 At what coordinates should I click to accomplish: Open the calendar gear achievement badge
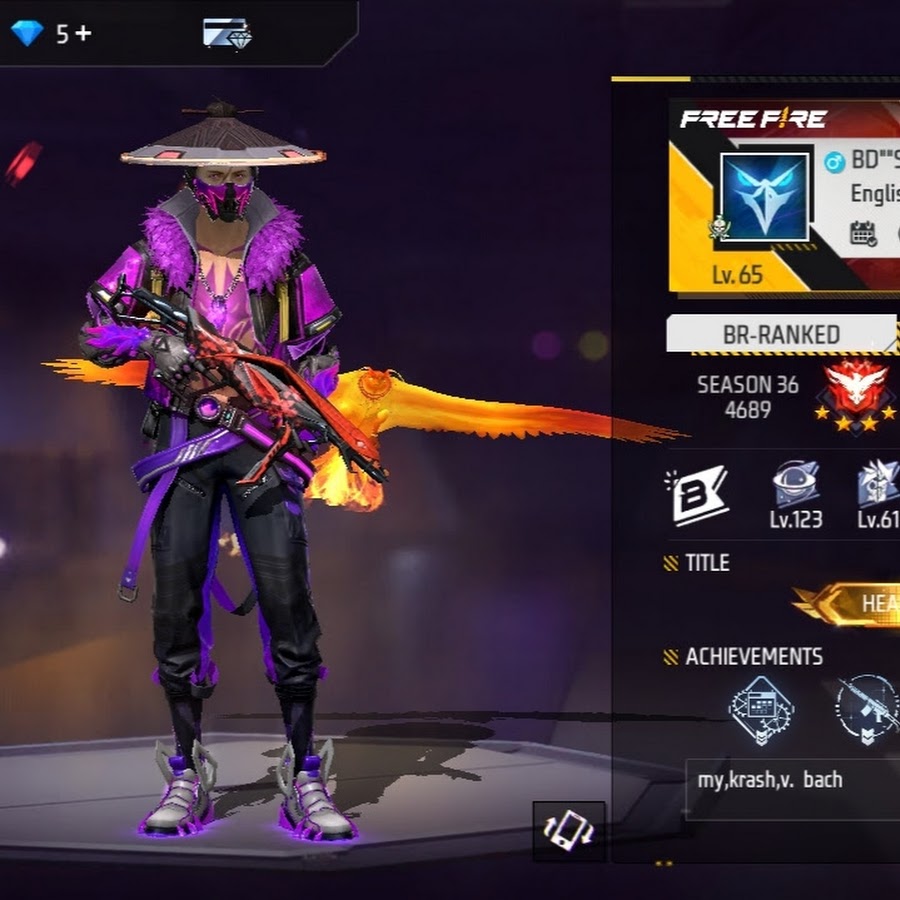pos(761,710)
